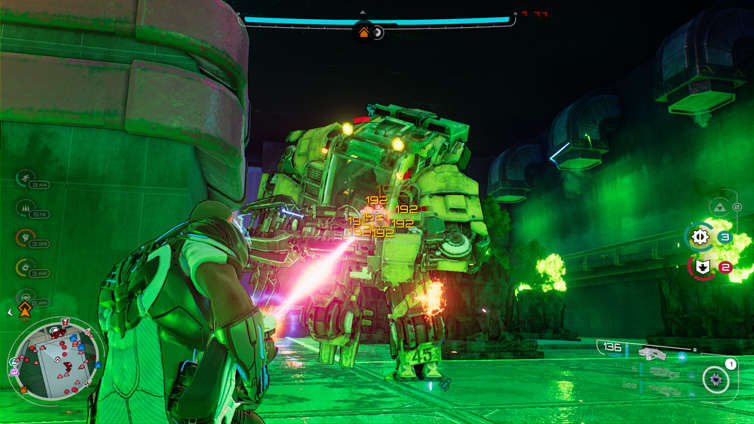The width and height of the screenshot is (754, 424).
Task: Click the orange house marker on compass
Action: click(364, 33)
